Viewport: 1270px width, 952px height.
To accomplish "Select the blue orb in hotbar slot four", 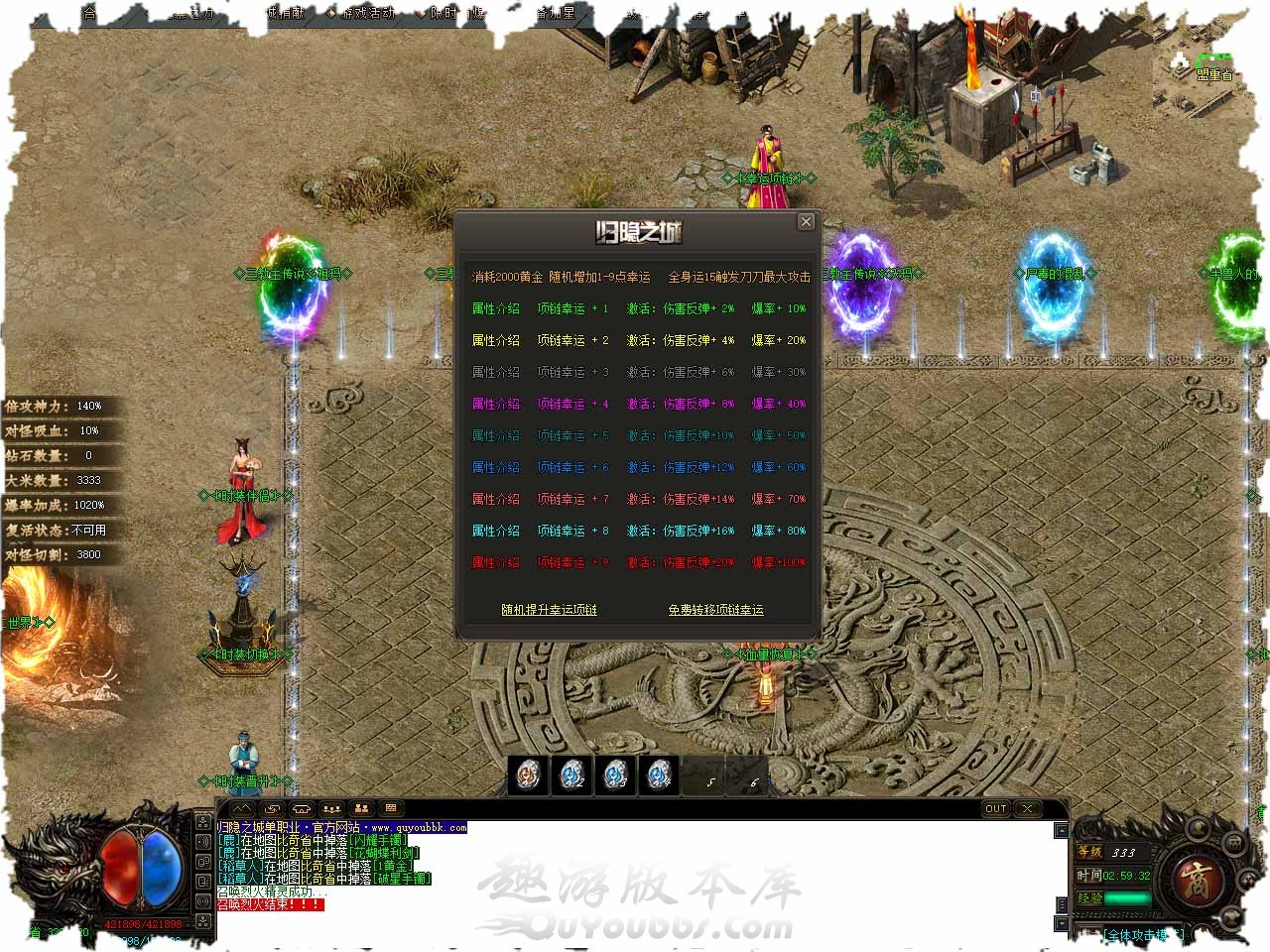I will [660, 774].
